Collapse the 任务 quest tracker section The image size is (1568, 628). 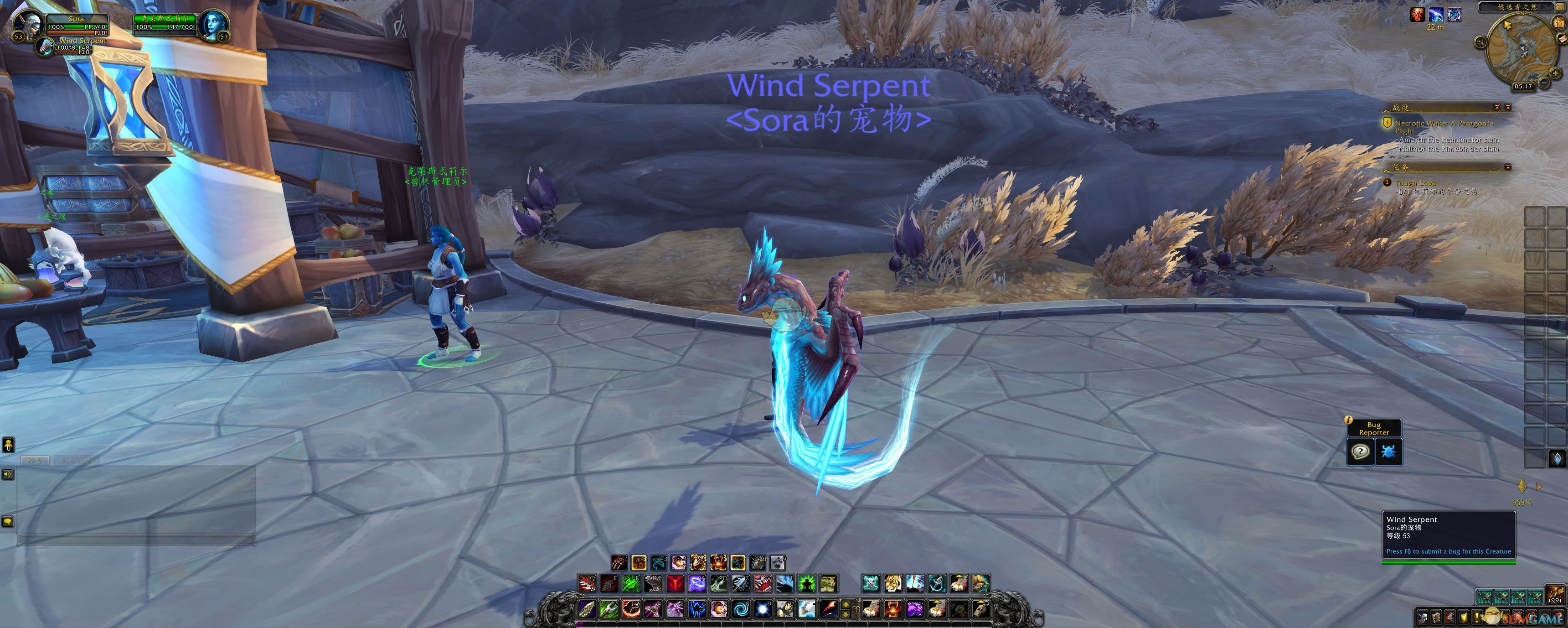(1507, 167)
